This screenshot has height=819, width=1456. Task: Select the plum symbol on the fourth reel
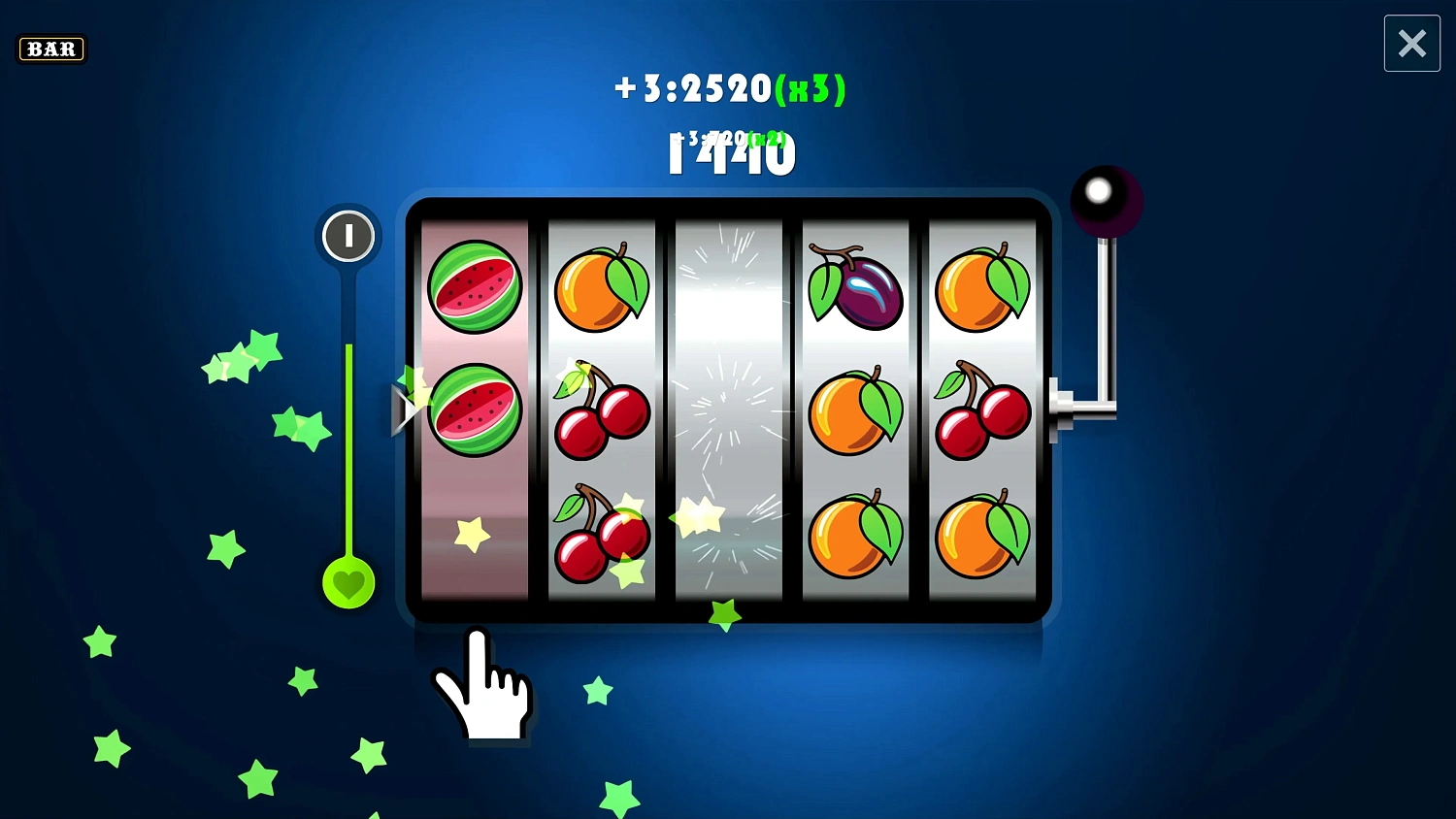point(854,288)
